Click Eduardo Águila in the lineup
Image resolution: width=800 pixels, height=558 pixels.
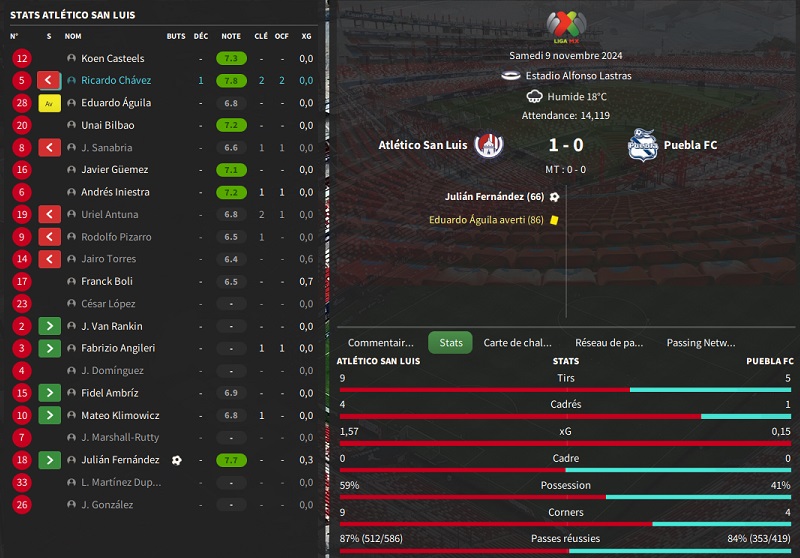point(116,103)
